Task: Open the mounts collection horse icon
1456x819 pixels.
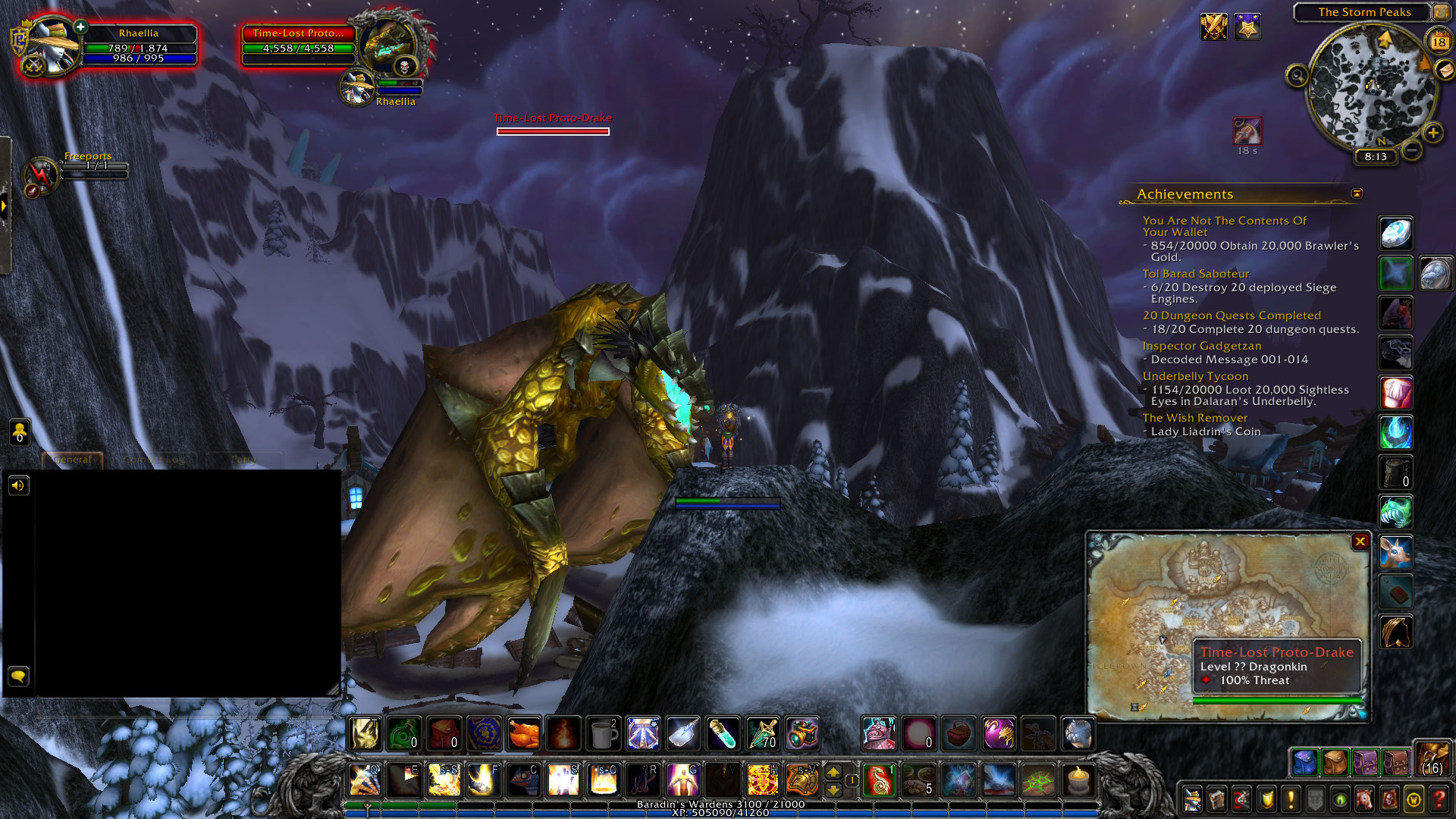Action: tap(1364, 799)
